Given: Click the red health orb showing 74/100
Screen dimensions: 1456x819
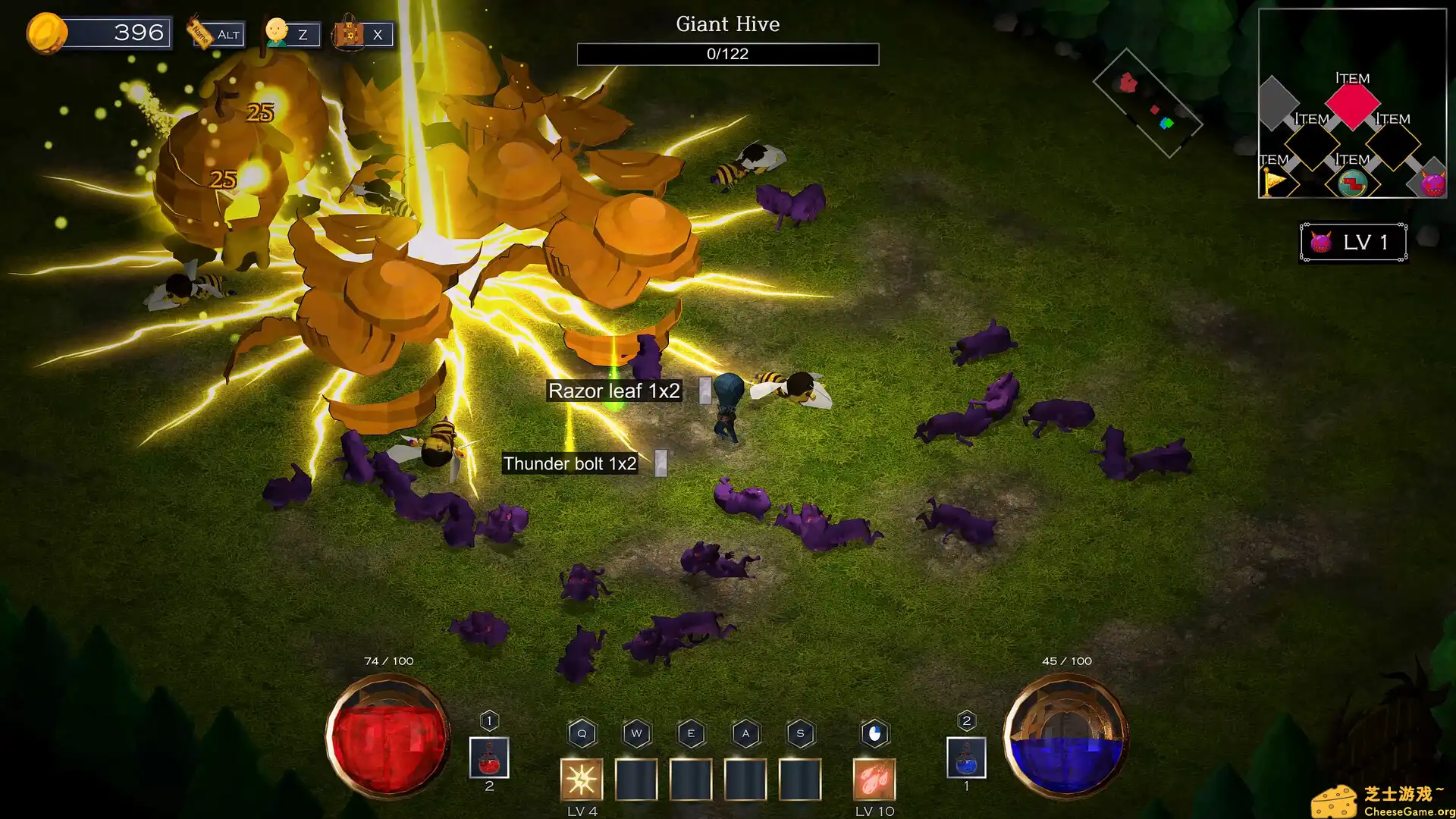Looking at the screenshot, I should coord(388,739).
